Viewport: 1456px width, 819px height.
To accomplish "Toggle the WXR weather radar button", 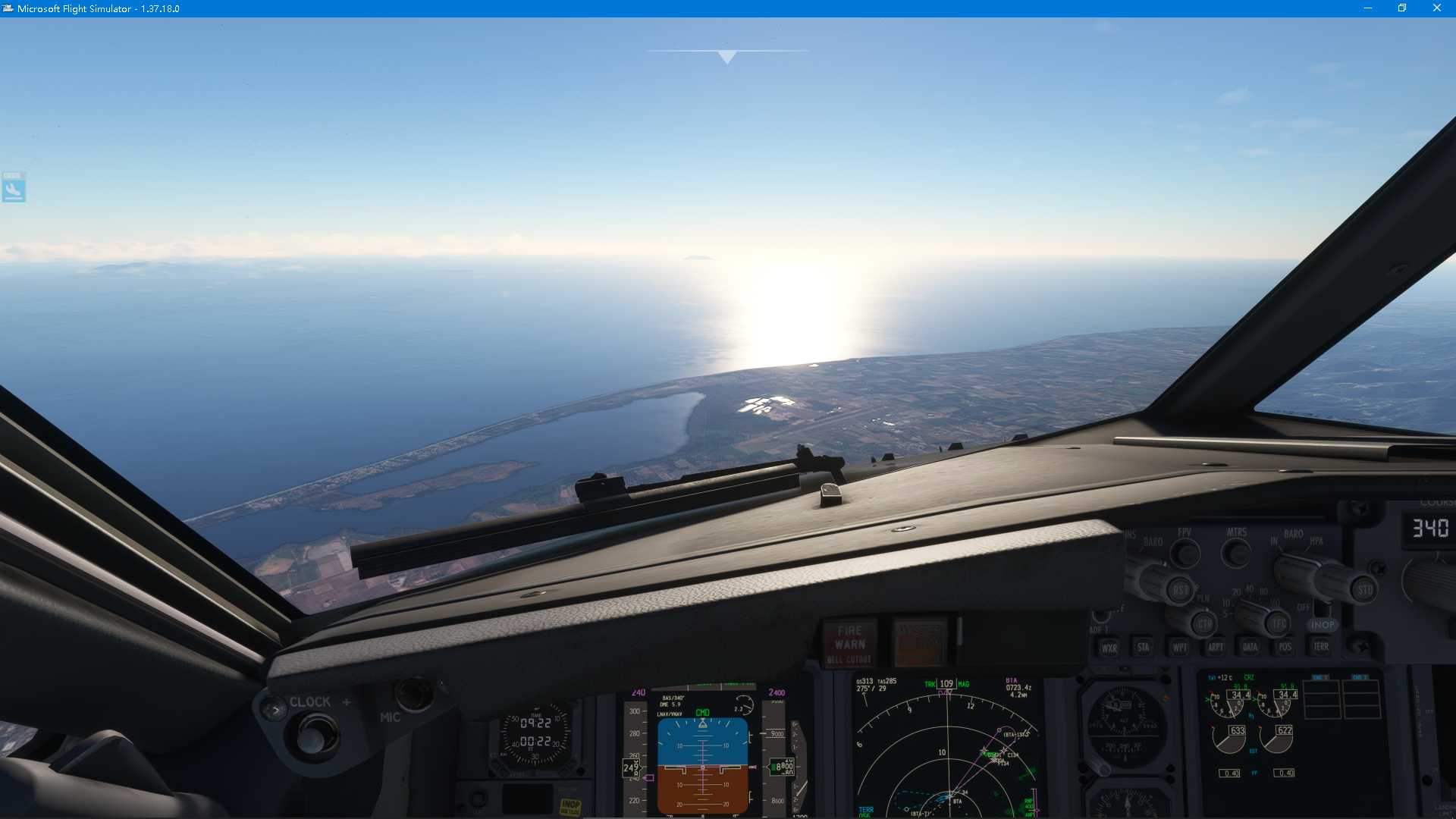I will (1109, 648).
